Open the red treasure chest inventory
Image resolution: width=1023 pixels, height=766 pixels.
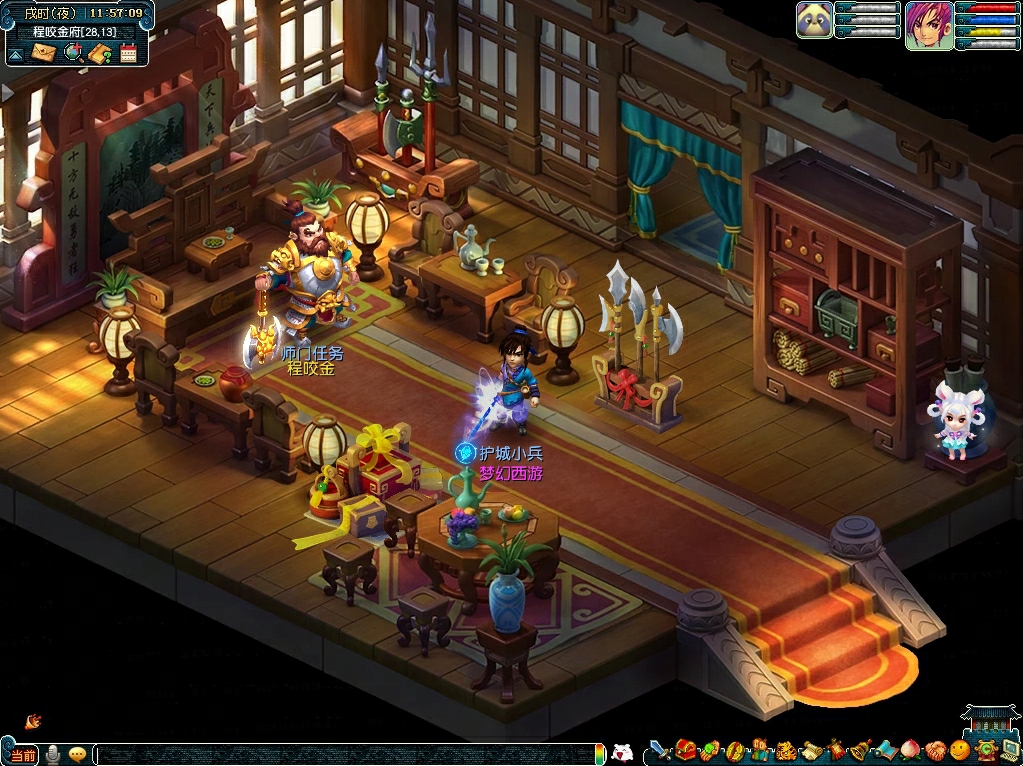[686, 750]
